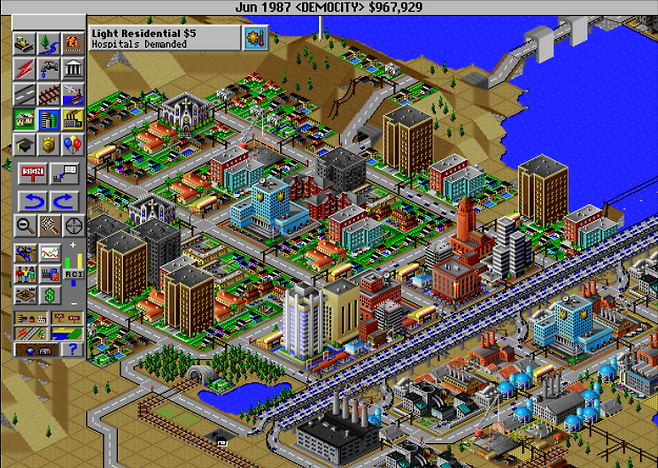Screen dimensions: 658x468
Task: Select the residential zone house tool
Action: pyautogui.click(x=24, y=120)
